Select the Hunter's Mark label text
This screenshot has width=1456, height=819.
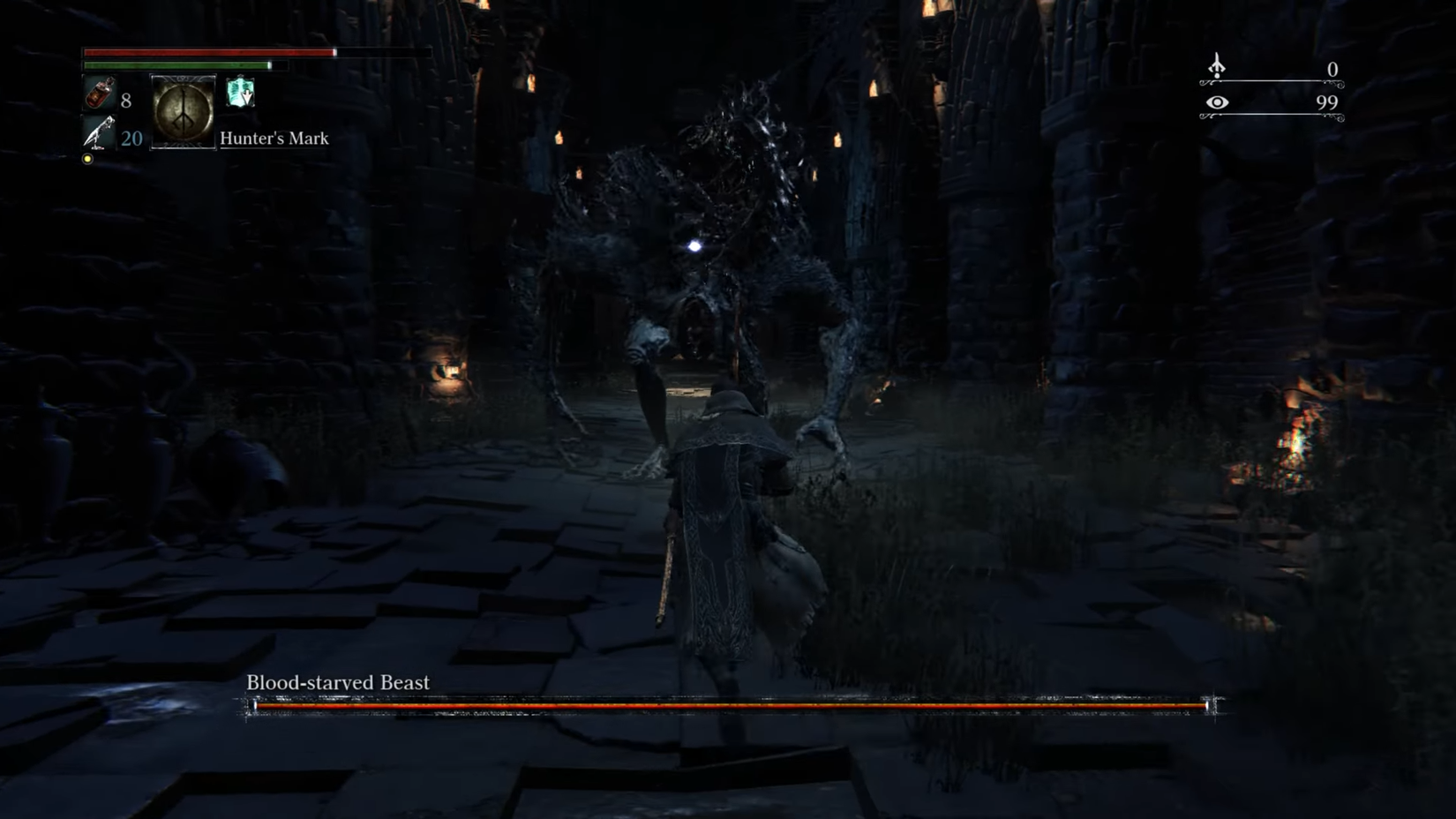tap(274, 138)
